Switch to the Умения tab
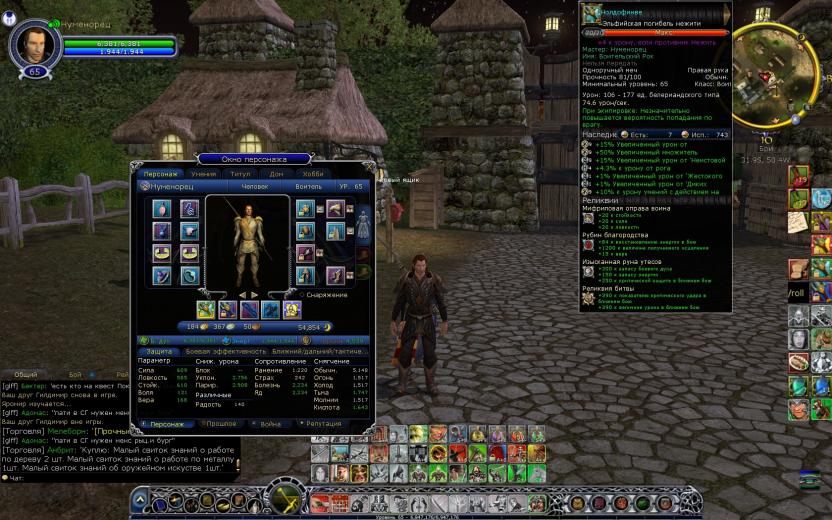832x520 pixels. coord(204,174)
